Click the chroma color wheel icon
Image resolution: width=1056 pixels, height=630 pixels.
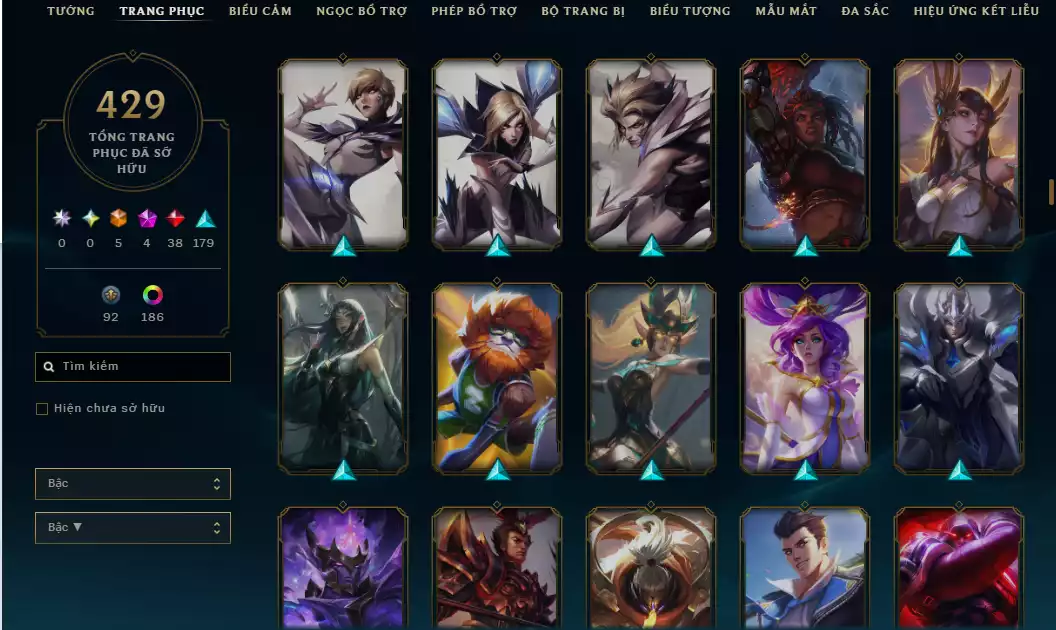153,295
